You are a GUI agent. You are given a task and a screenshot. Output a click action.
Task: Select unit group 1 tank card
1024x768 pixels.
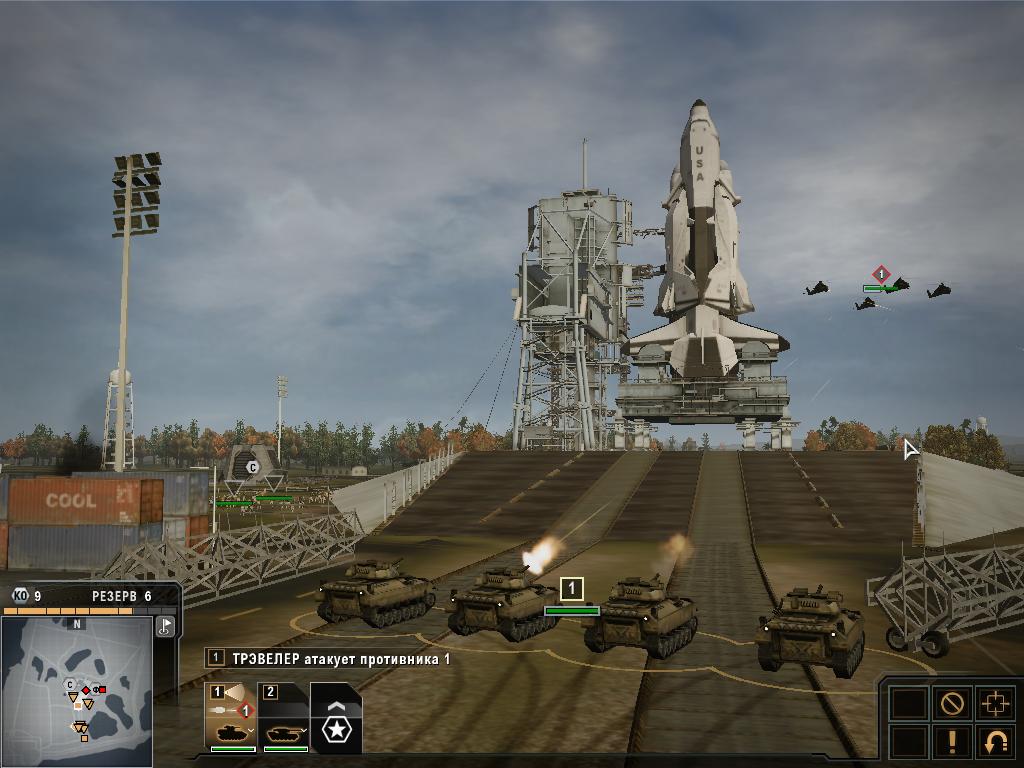click(x=232, y=716)
